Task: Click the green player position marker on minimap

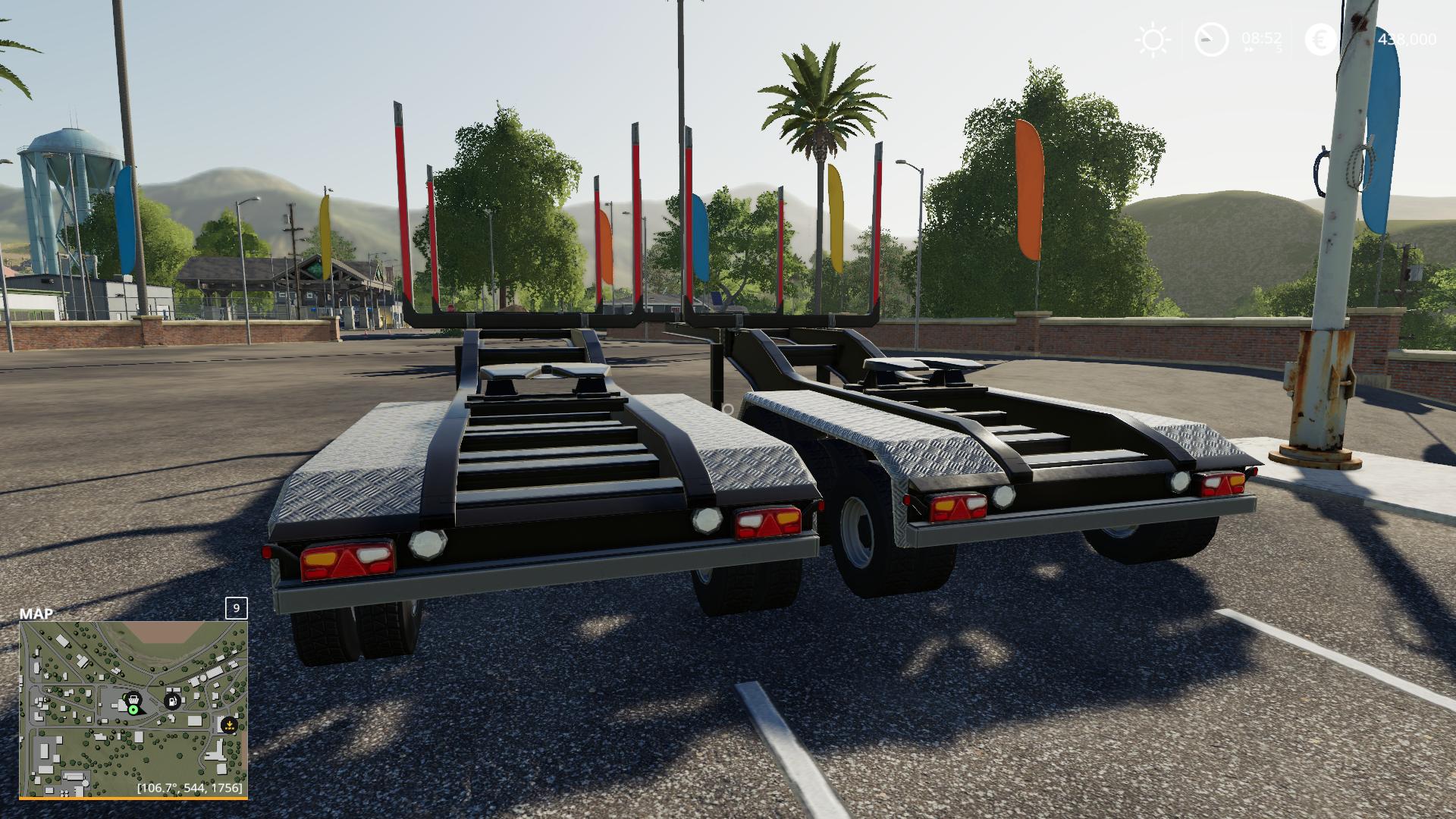Action: 133,711
